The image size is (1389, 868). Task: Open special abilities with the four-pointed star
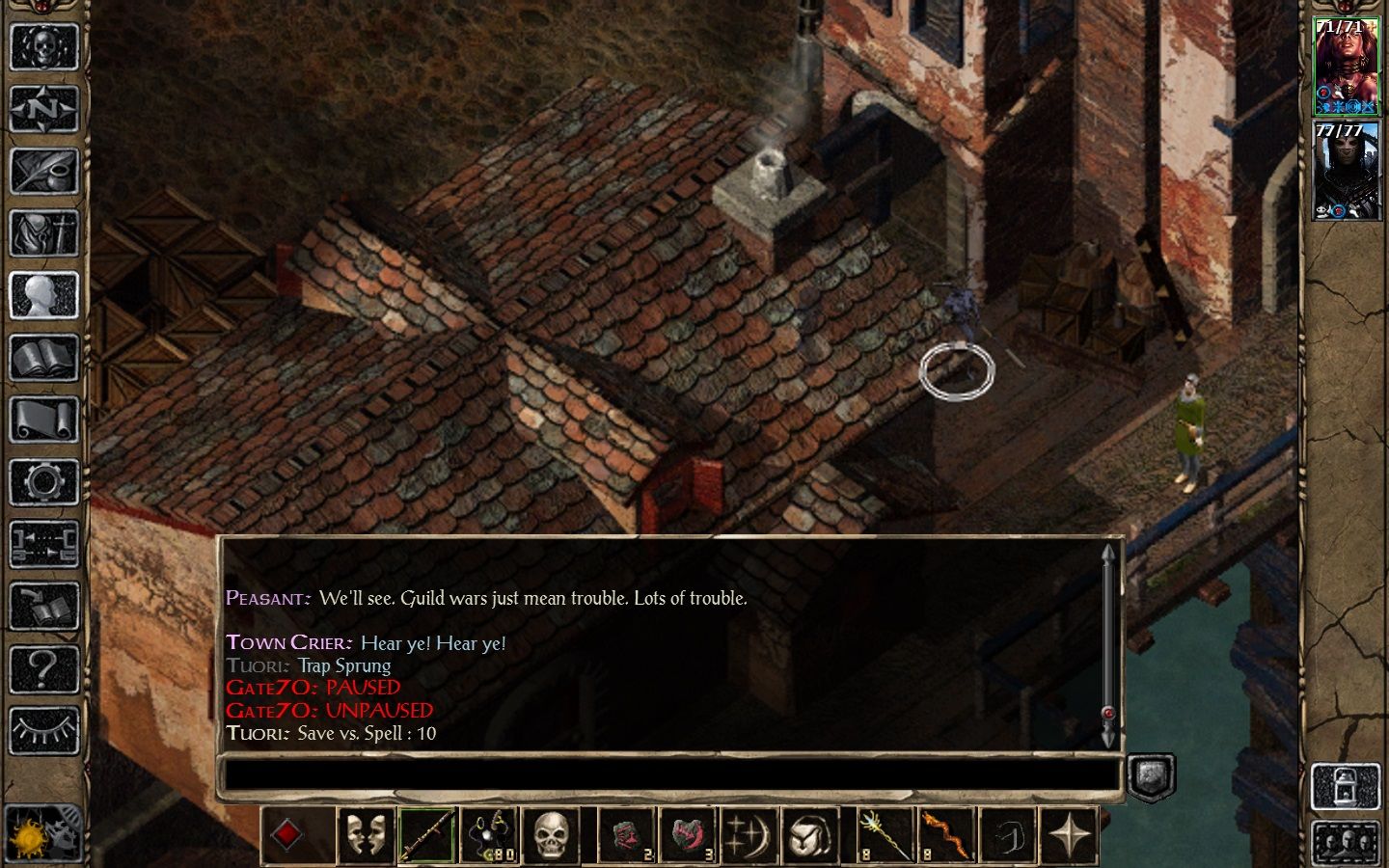coord(1070,834)
